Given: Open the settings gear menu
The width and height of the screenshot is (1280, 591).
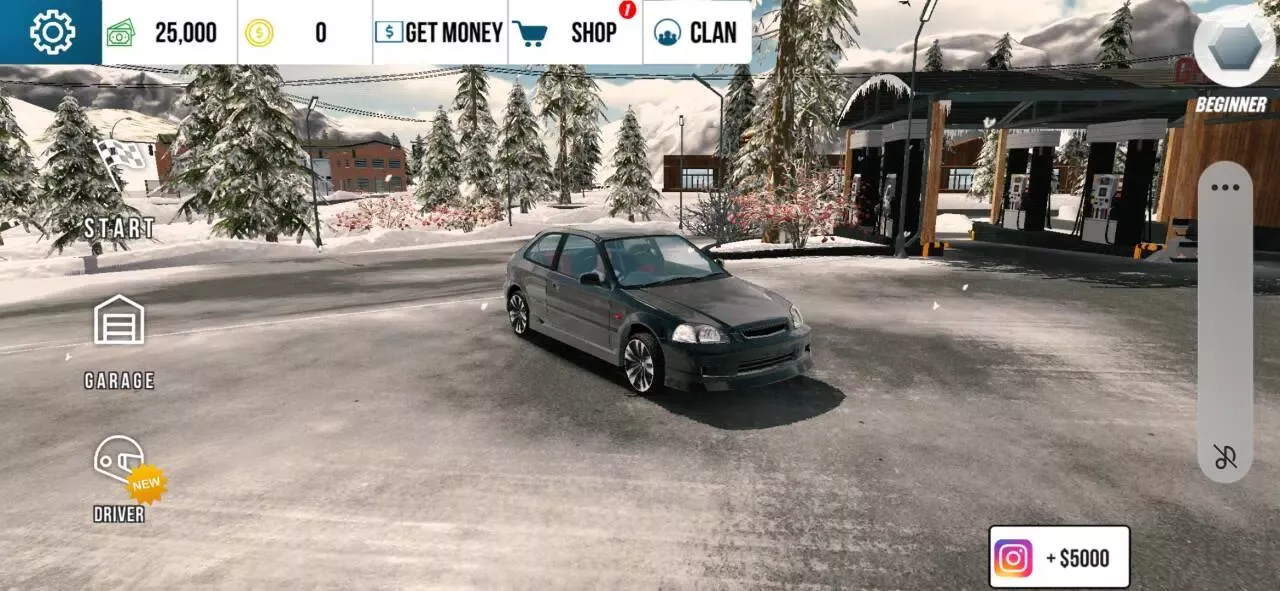Looking at the screenshot, I should tap(52, 32).
